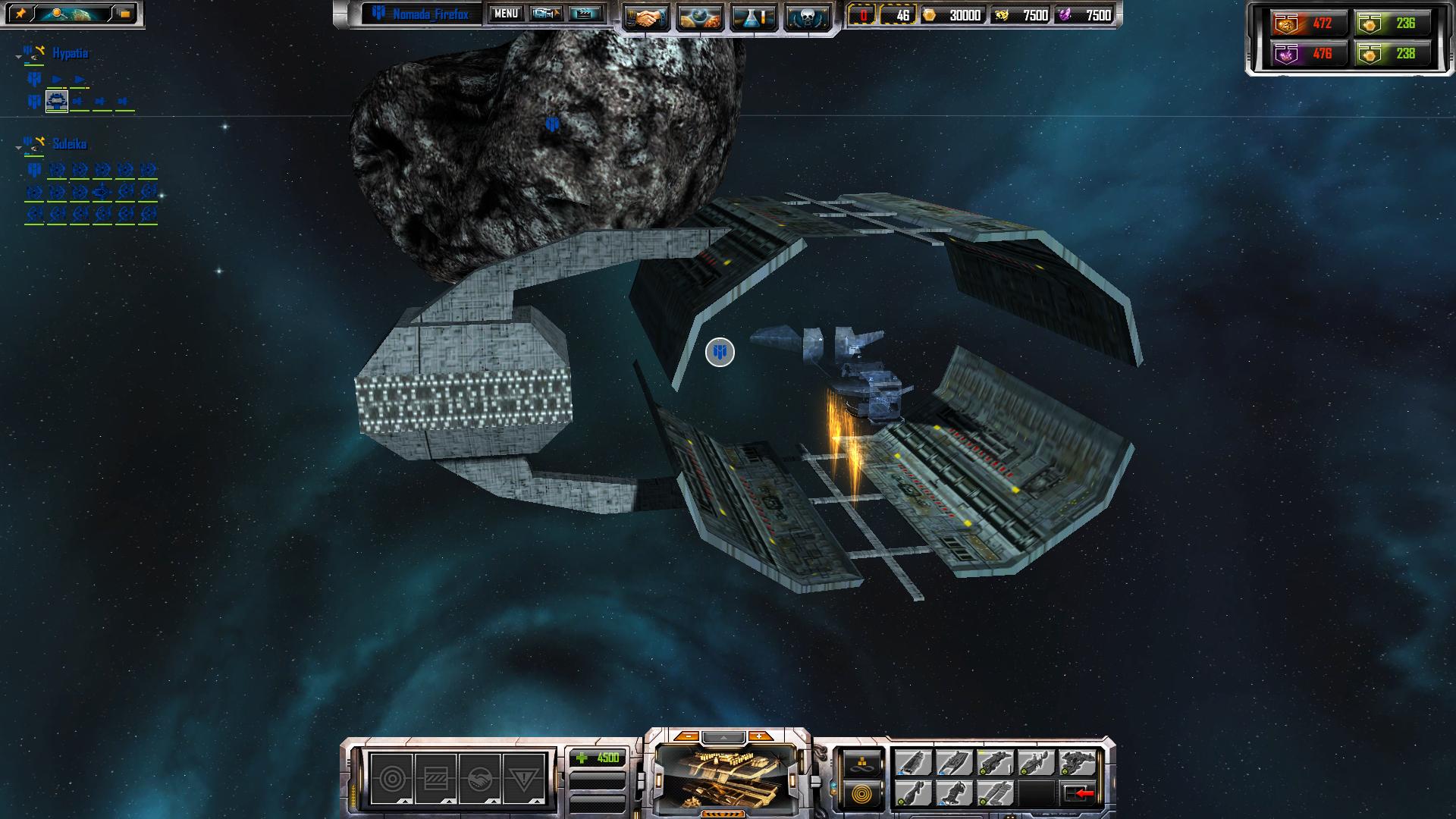The height and width of the screenshot is (819, 1456).
Task: Click the orange stacked windows button
Action: [124, 14]
